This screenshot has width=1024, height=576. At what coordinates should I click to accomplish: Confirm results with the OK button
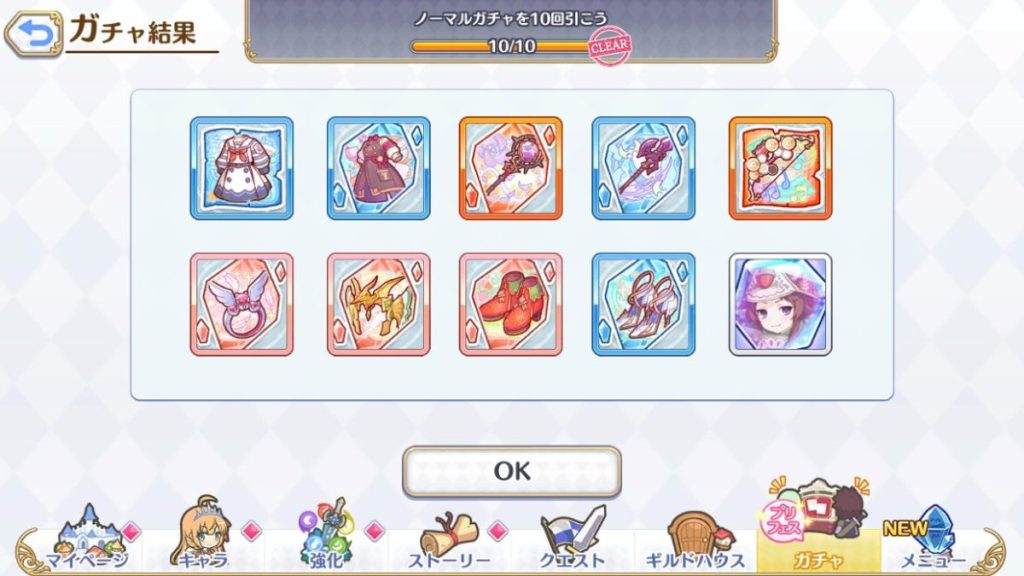point(511,471)
